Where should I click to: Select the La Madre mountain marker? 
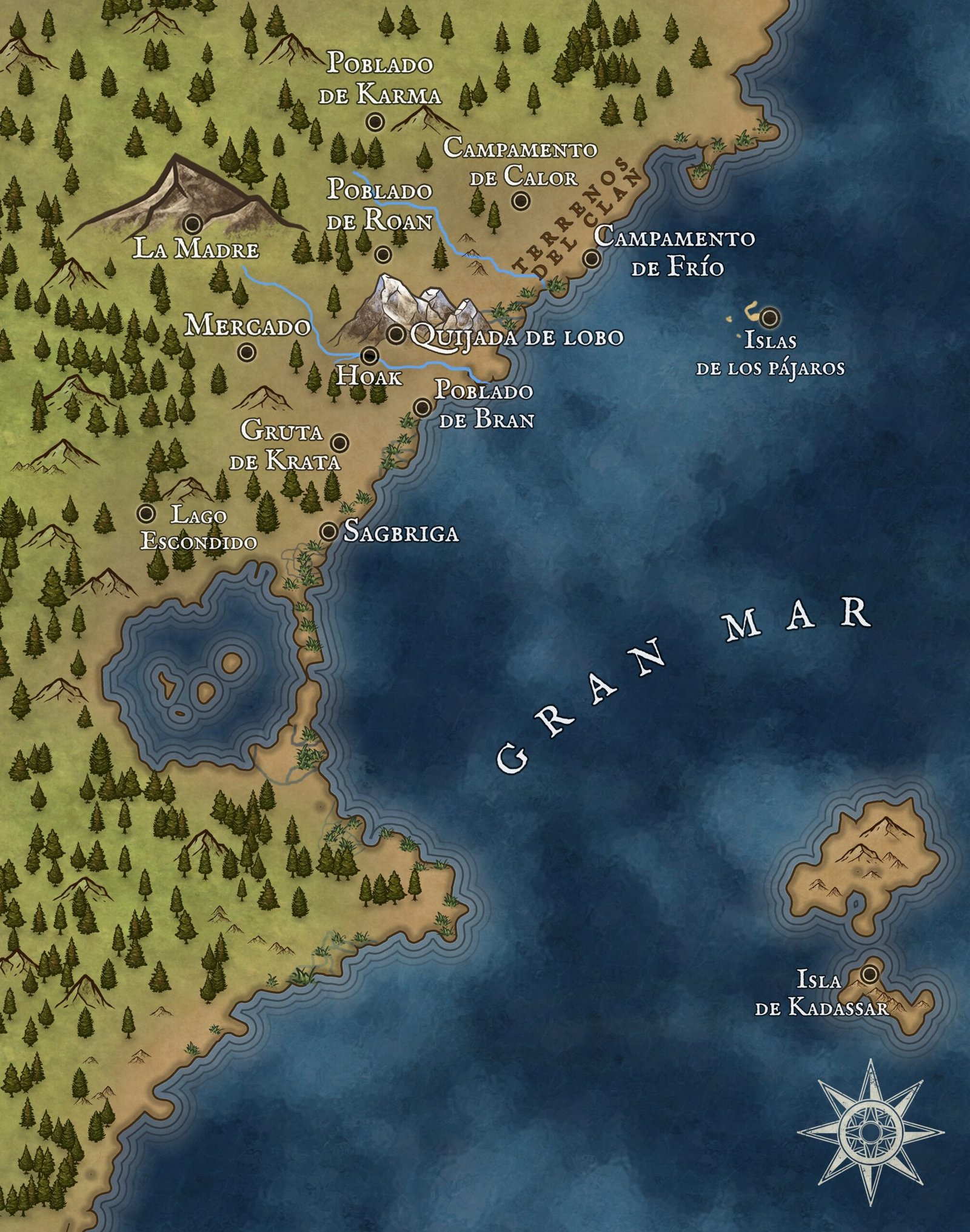194,224
